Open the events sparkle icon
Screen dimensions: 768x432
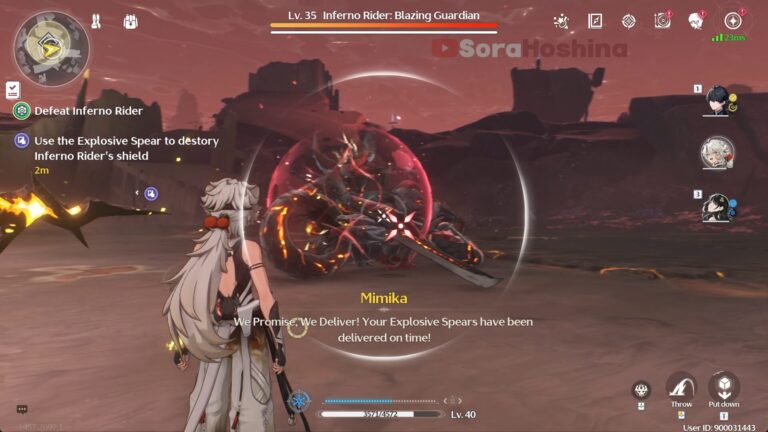click(561, 21)
